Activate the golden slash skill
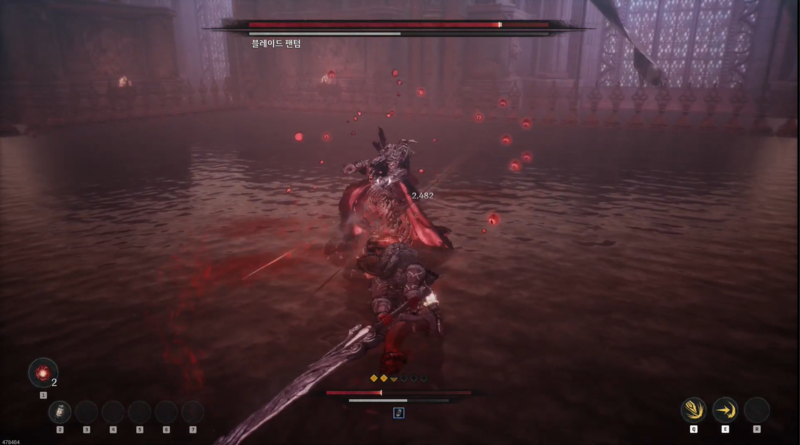 coord(693,409)
